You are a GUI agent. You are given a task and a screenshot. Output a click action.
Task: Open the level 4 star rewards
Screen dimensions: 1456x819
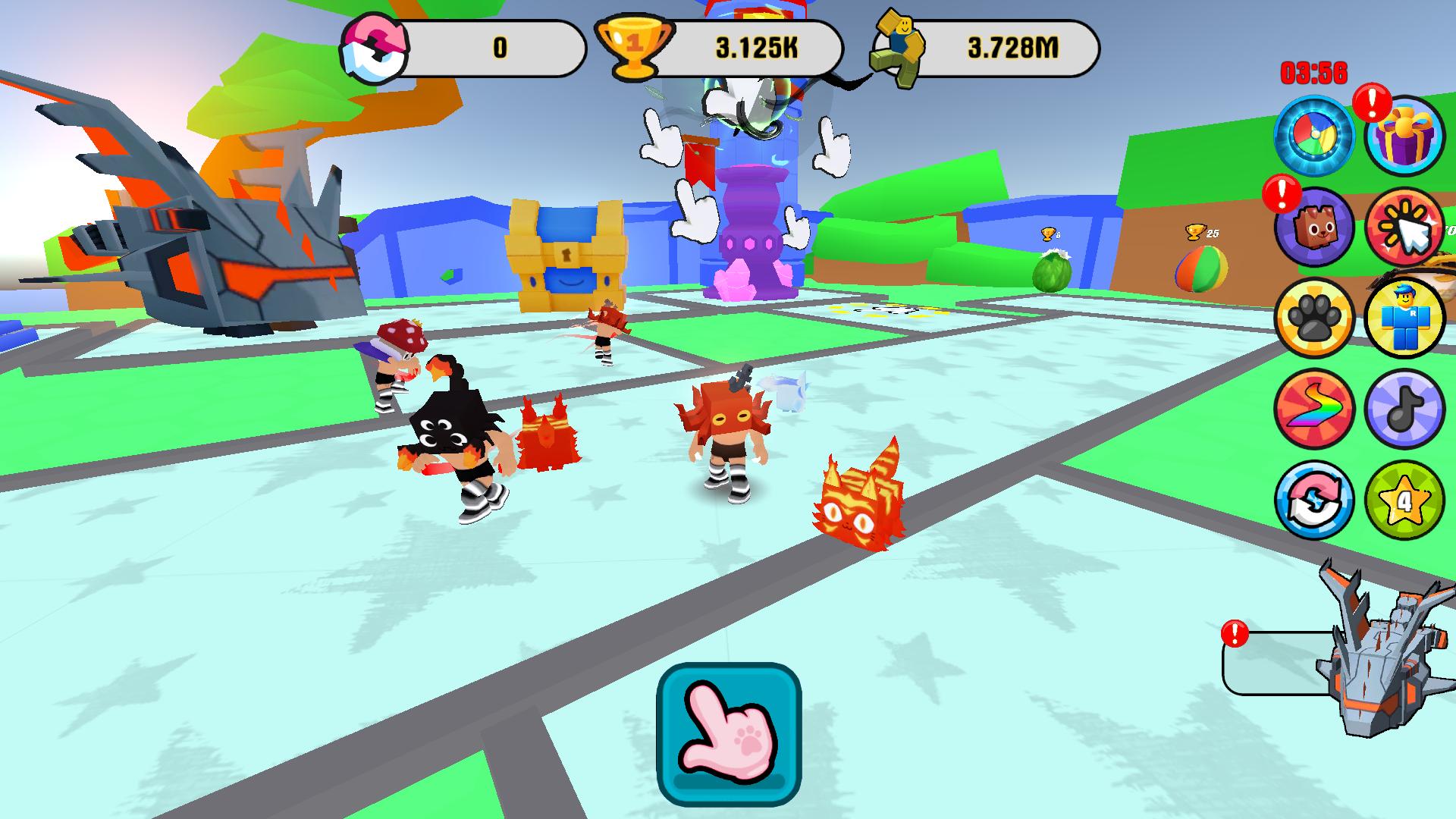coord(1407,500)
